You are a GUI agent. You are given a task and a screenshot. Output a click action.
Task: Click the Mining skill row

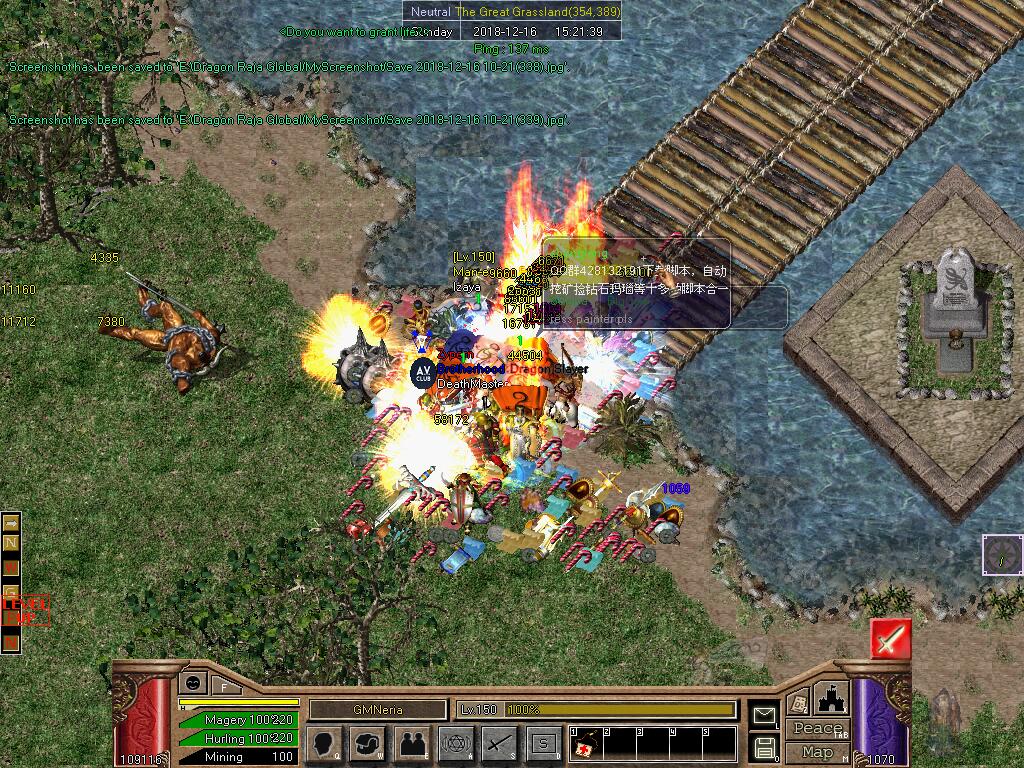click(238, 757)
